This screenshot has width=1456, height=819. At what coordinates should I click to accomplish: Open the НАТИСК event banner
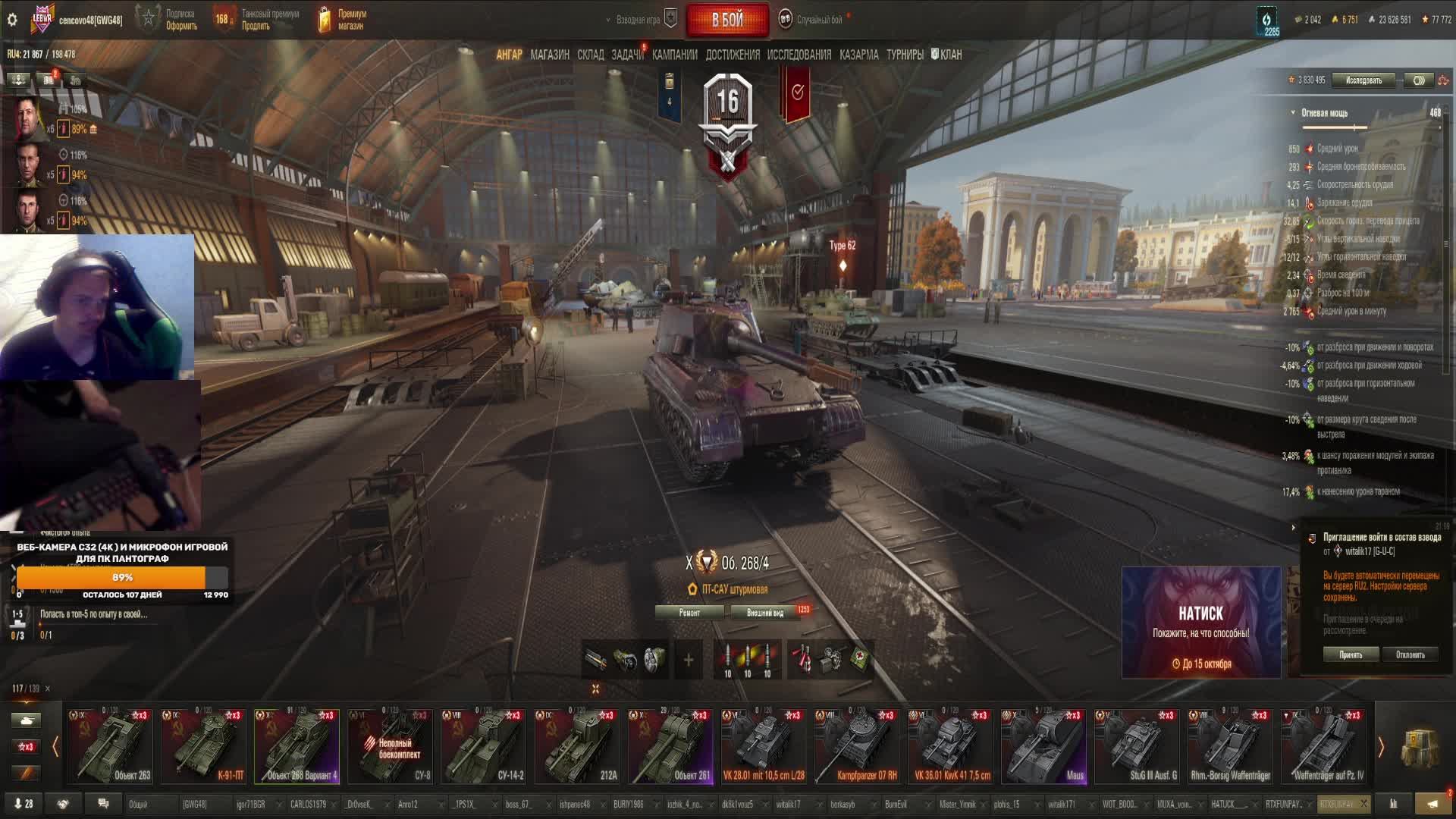(1200, 623)
